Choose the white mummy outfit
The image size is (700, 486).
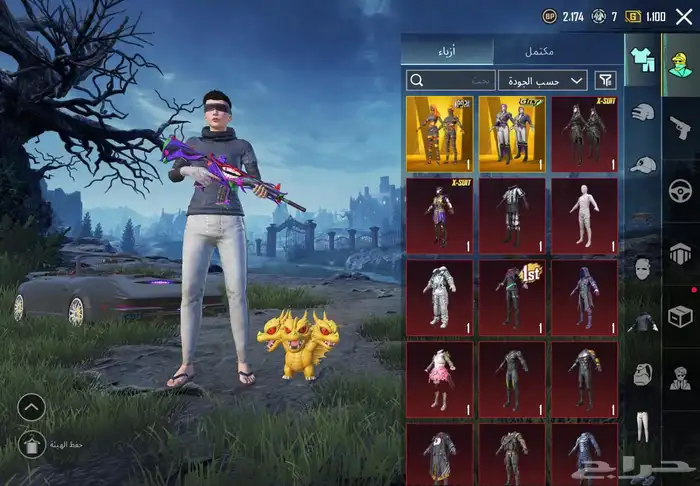coord(584,215)
